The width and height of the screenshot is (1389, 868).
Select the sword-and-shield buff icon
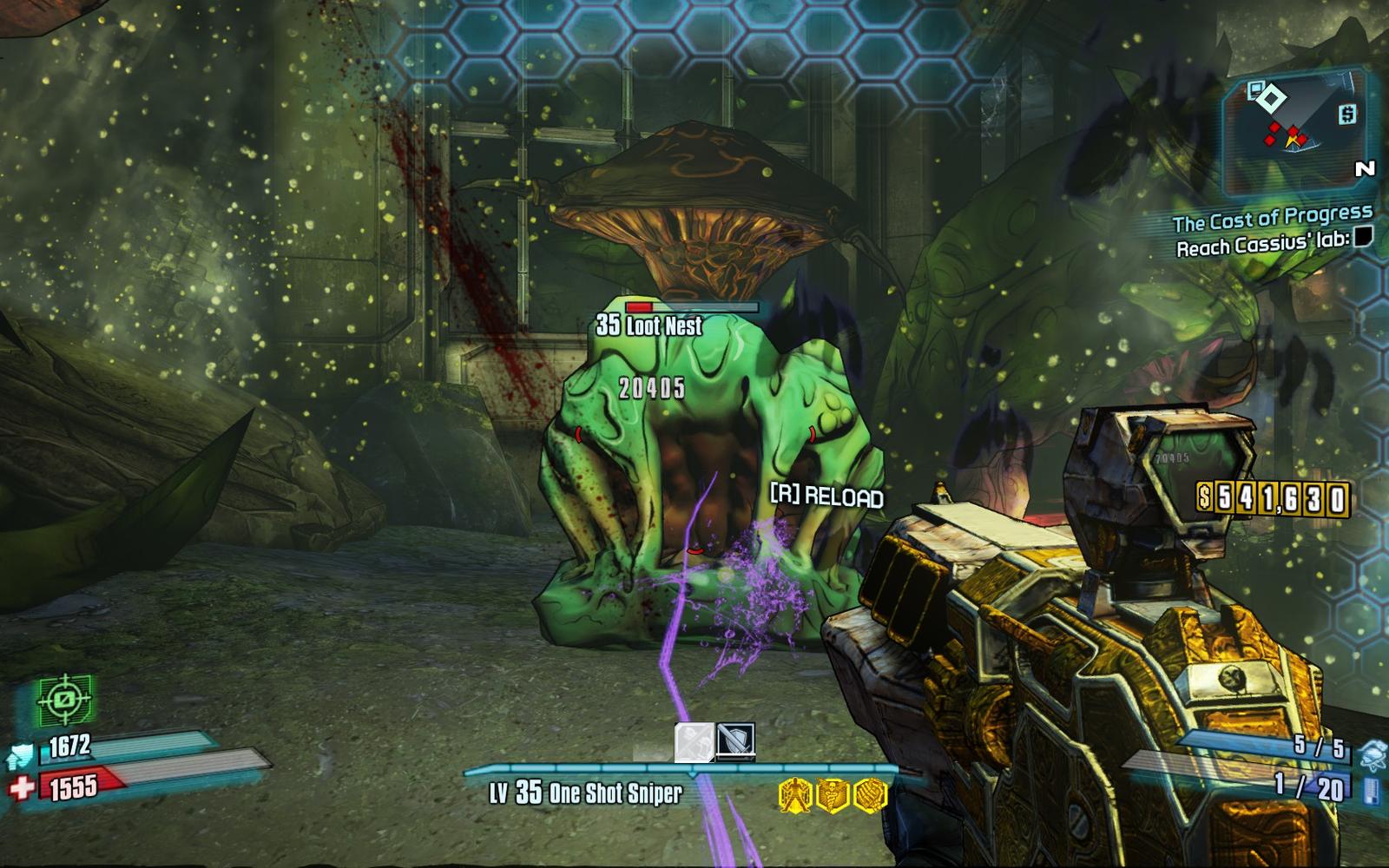[x=736, y=742]
